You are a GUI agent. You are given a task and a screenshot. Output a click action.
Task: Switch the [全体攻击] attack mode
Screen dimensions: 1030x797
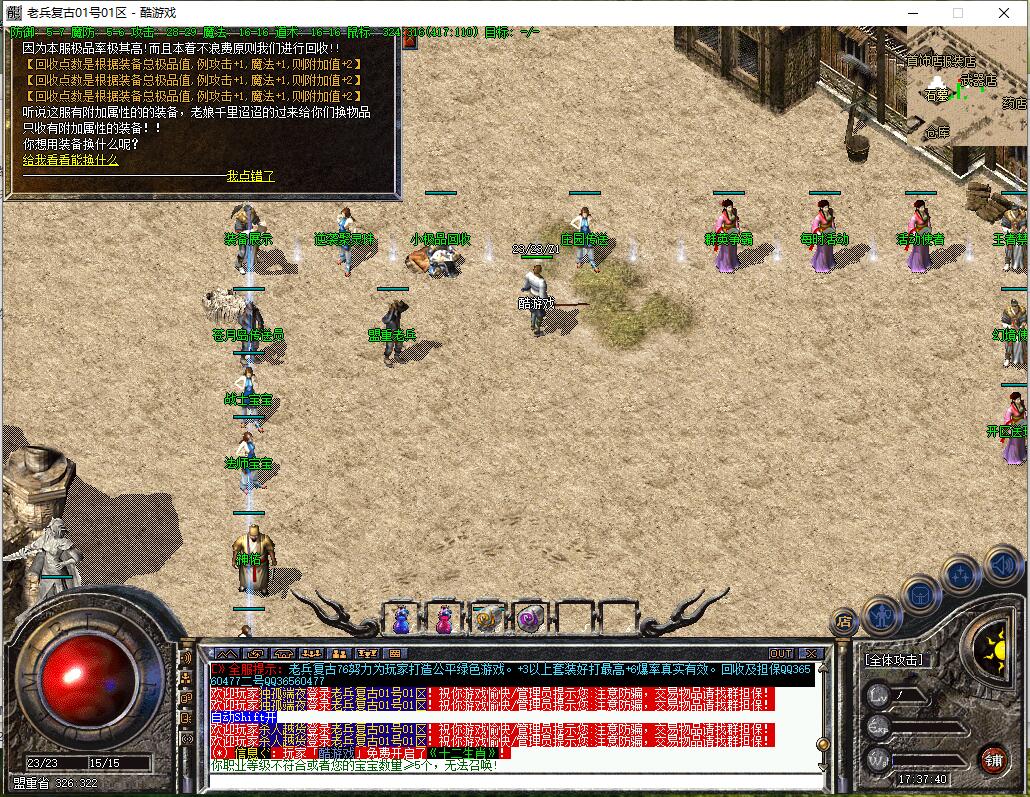click(x=895, y=660)
